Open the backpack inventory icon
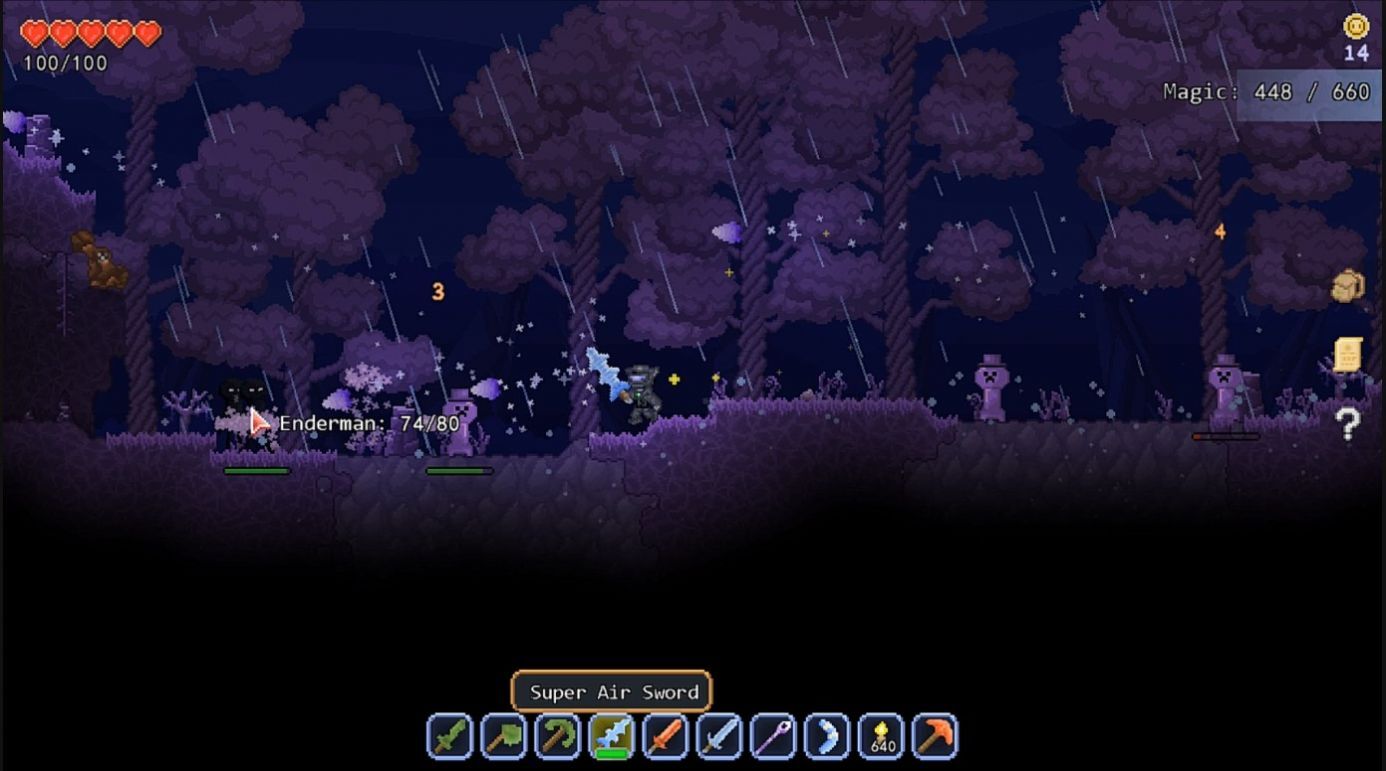 [x=1347, y=287]
